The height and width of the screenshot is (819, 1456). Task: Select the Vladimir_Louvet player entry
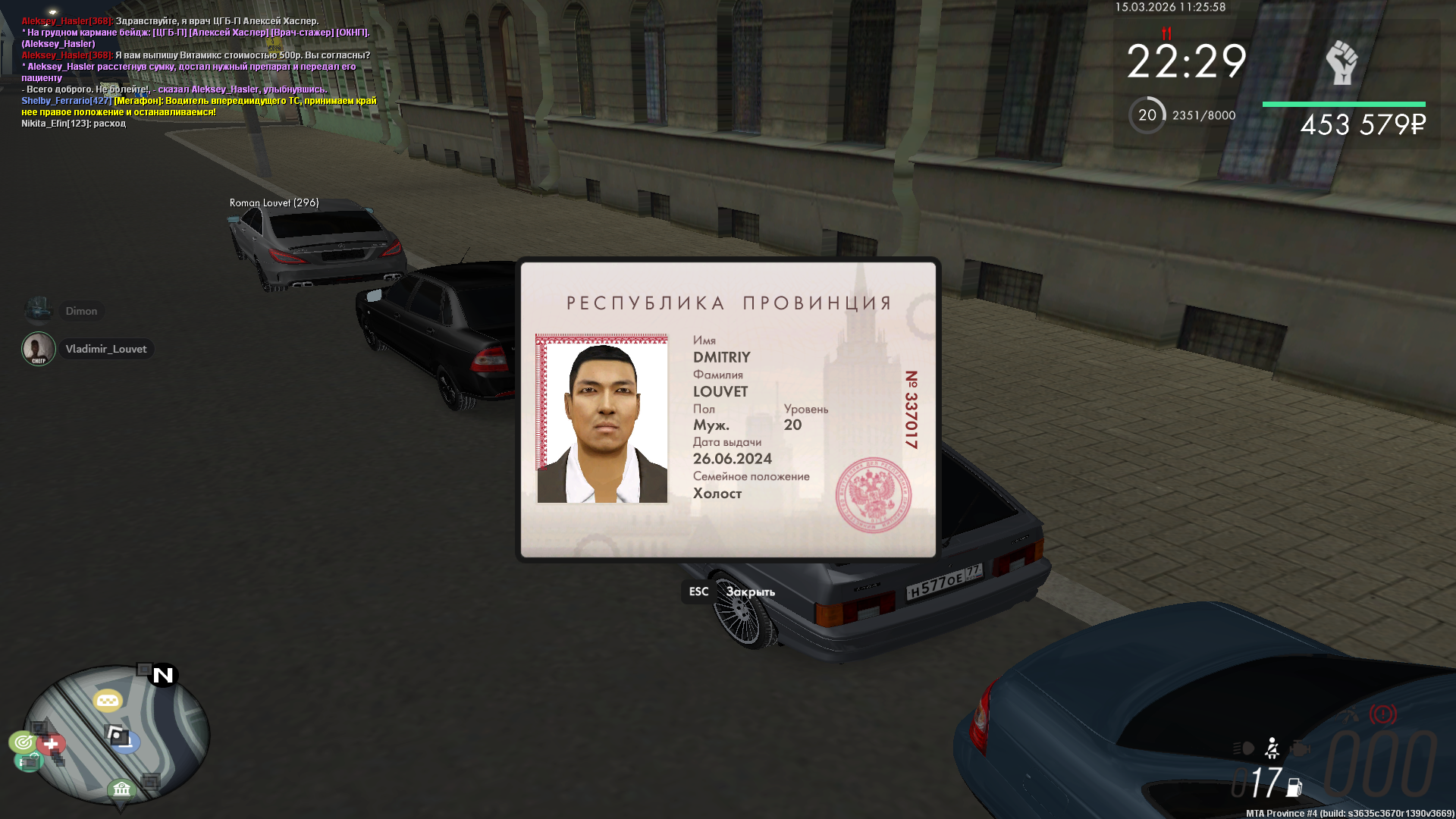coord(105,349)
